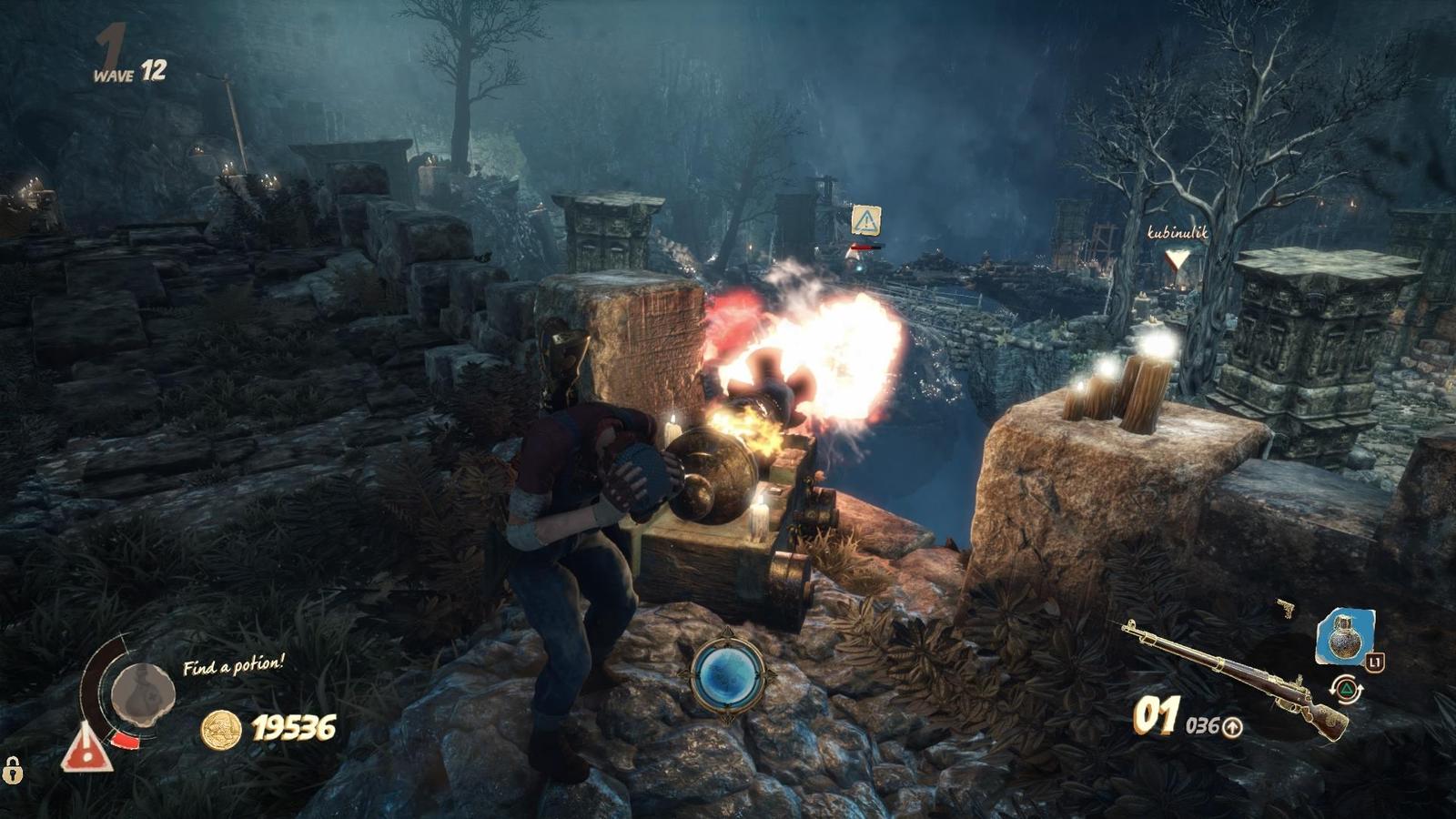Click the red low-health warning triangle
The image size is (1456, 819).
click(86, 747)
